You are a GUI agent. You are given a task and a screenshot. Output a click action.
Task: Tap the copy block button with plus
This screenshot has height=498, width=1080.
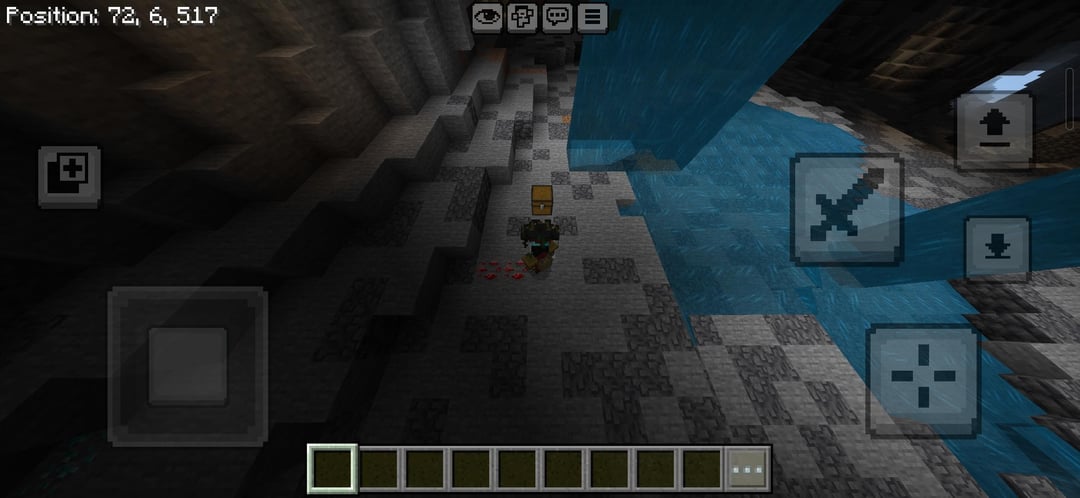70,176
